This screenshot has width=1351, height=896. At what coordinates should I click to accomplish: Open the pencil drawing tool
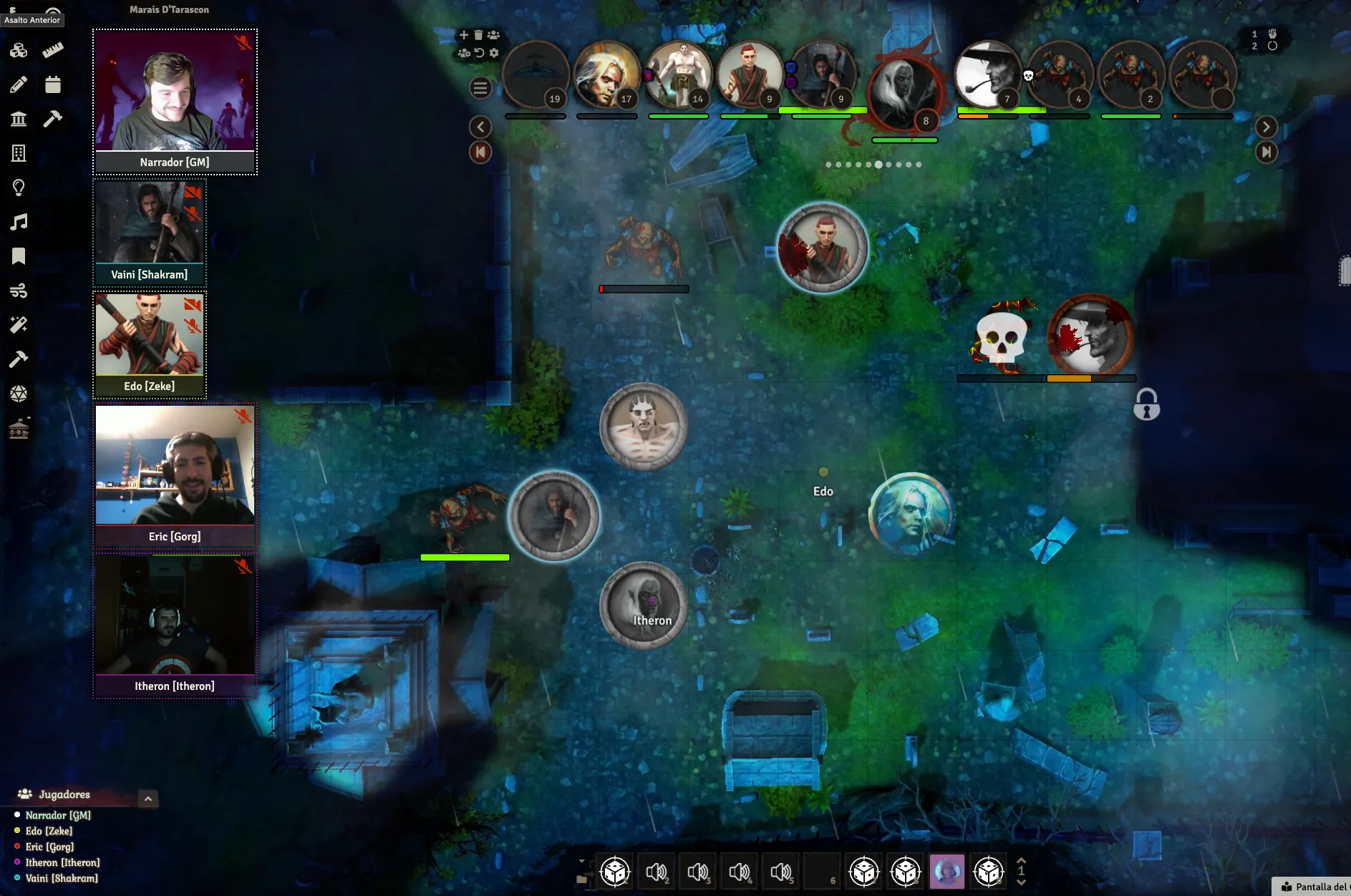19,84
